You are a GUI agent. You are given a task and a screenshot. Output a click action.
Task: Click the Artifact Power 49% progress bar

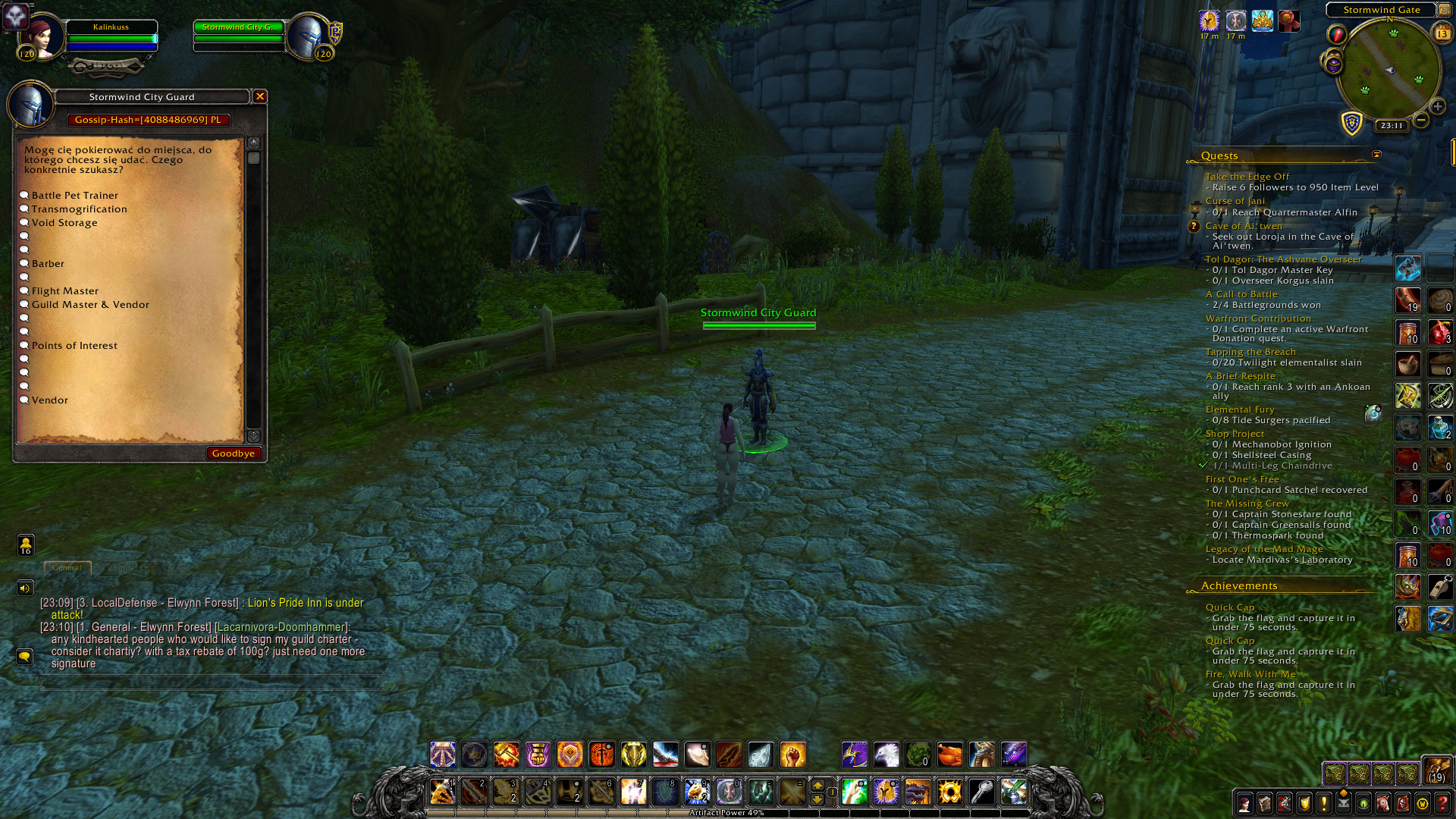[x=728, y=812]
